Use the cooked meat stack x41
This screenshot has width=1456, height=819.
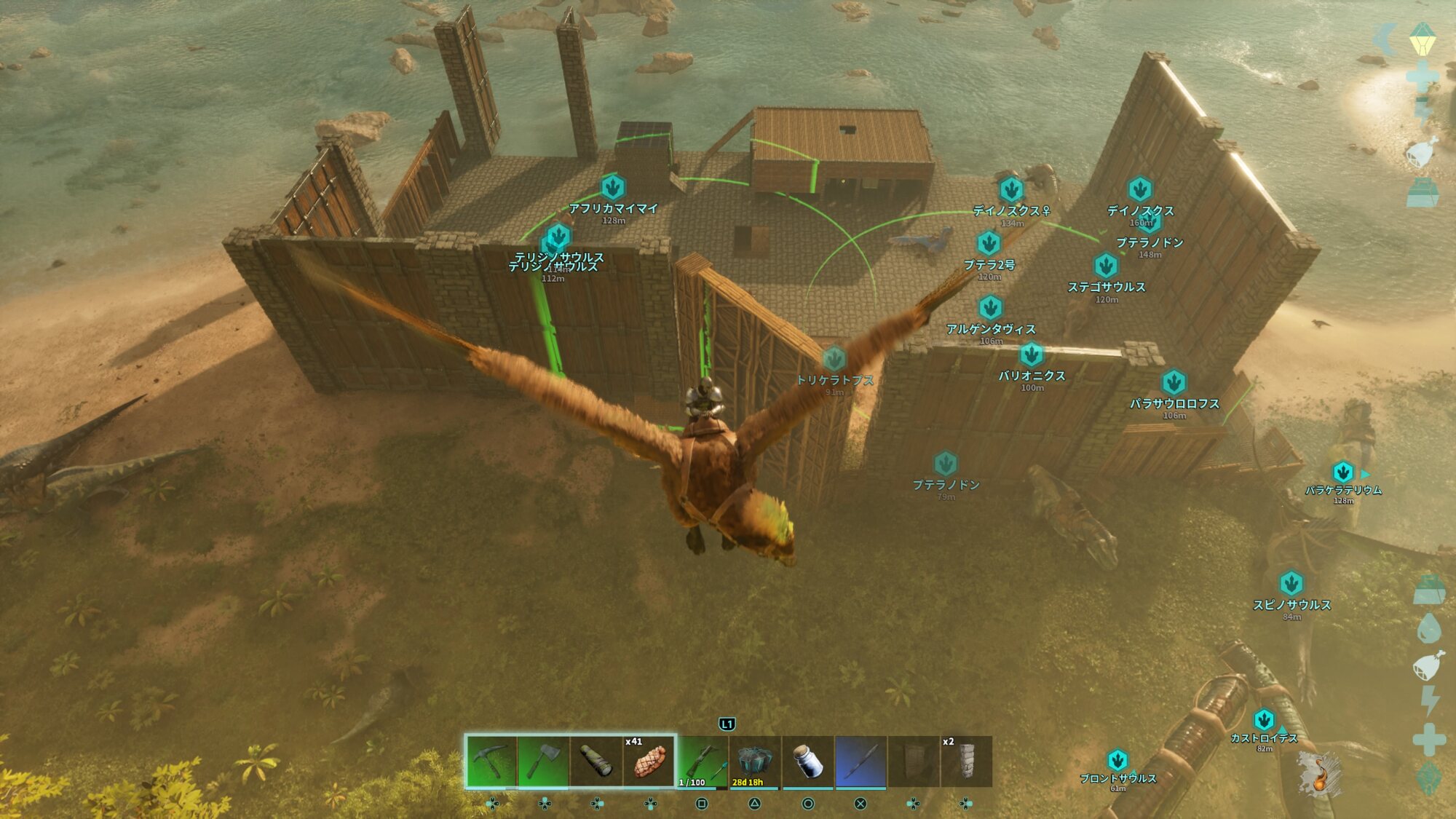[x=649, y=761]
